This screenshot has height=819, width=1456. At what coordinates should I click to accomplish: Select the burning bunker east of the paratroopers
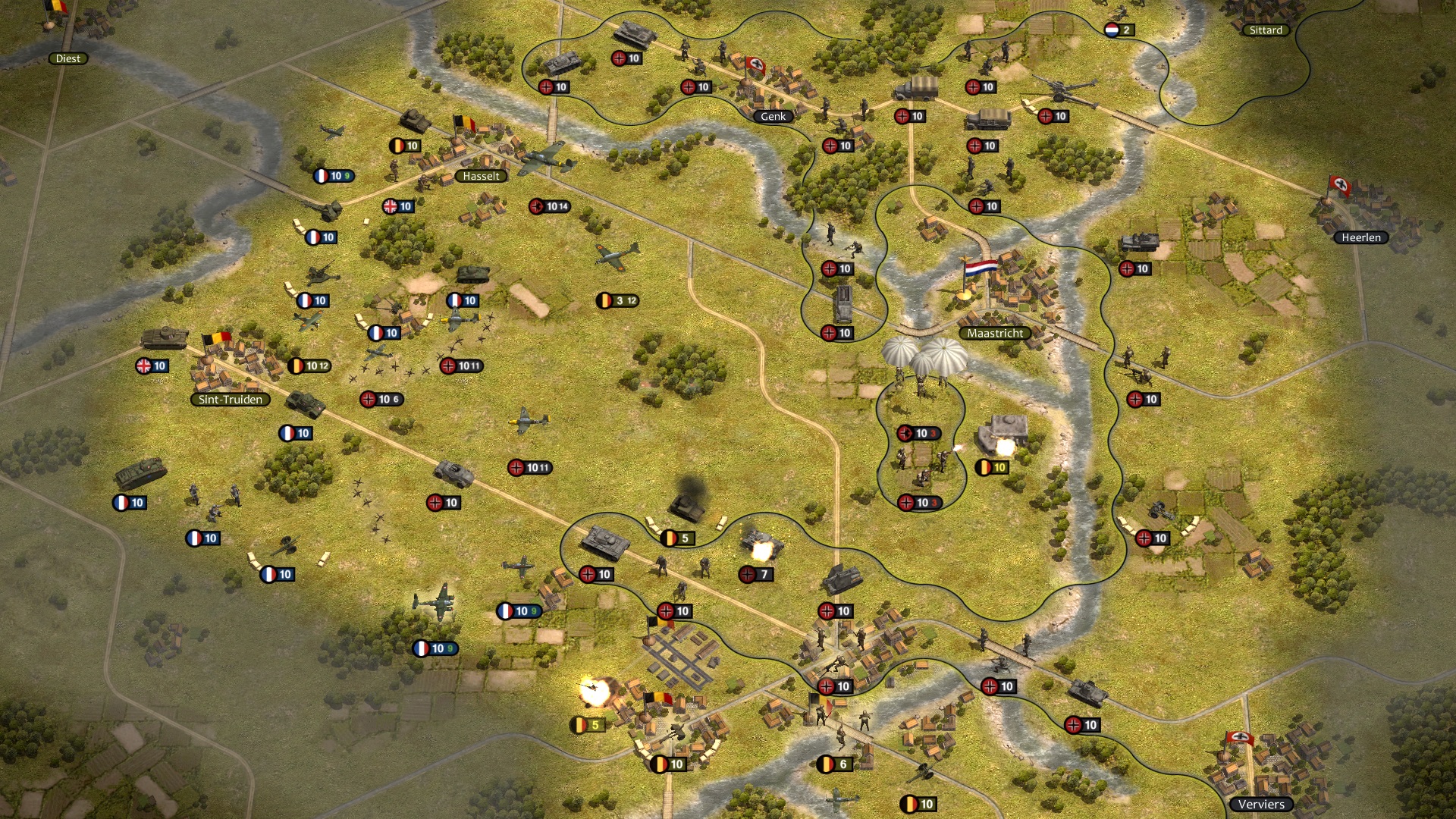tap(999, 428)
